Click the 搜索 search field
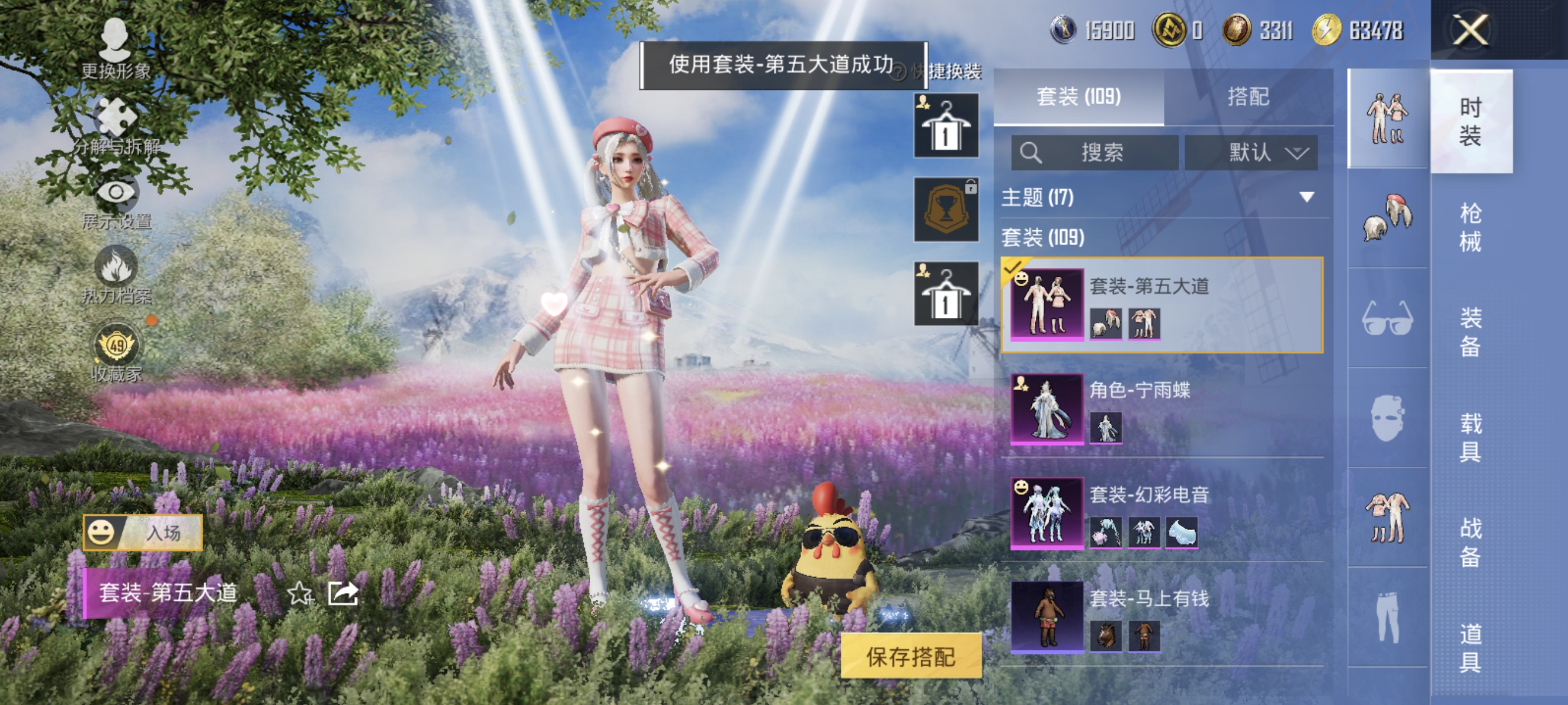 (1096, 153)
